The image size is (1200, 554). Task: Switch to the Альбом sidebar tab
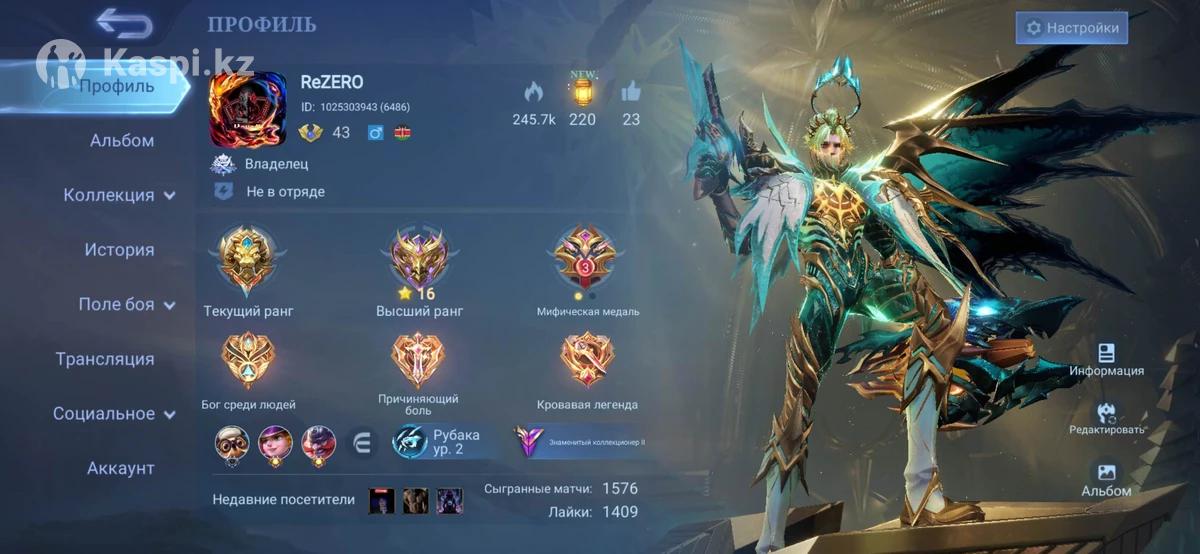pos(122,140)
